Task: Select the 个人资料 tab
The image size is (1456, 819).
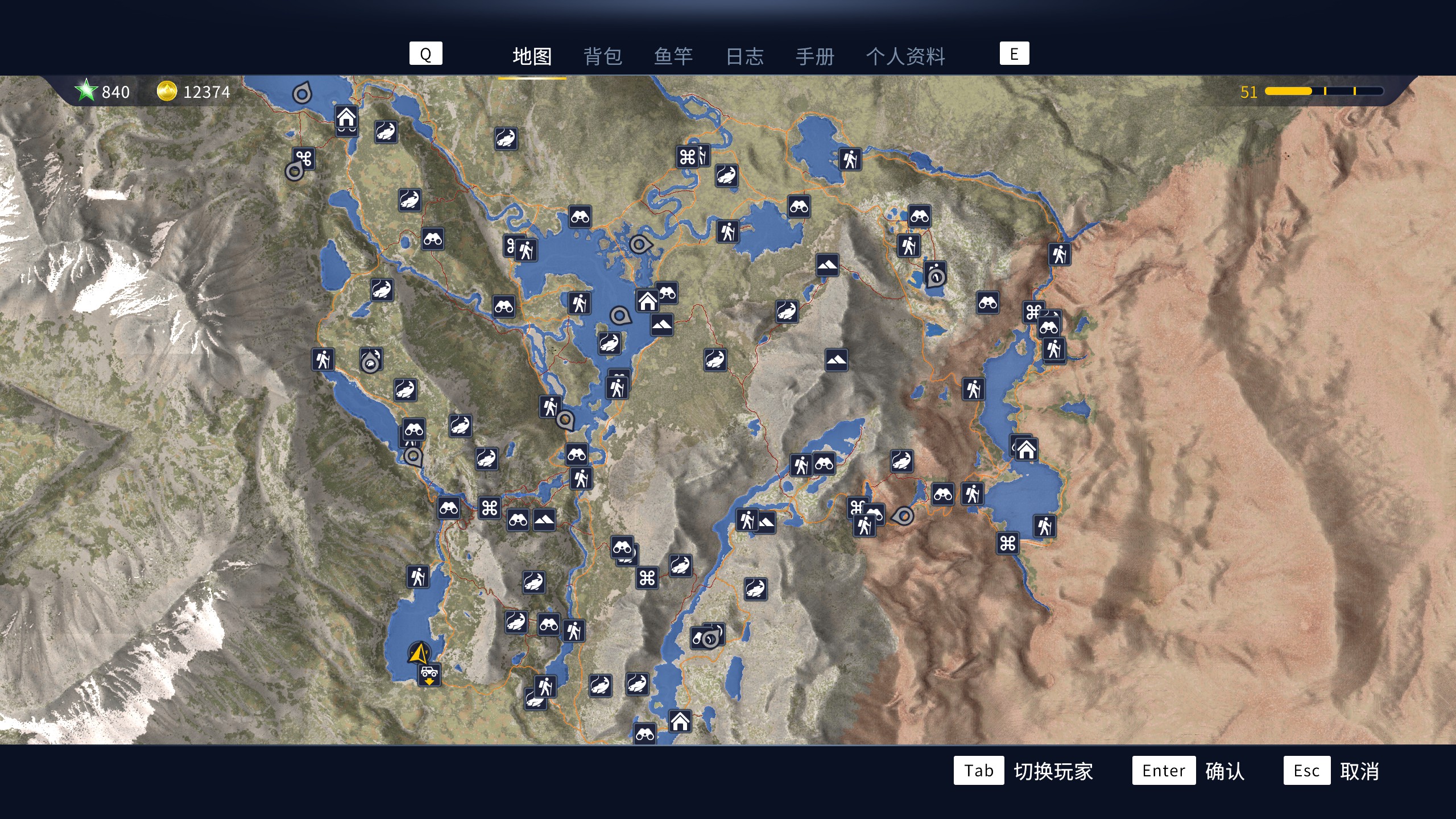Action: 907,57
